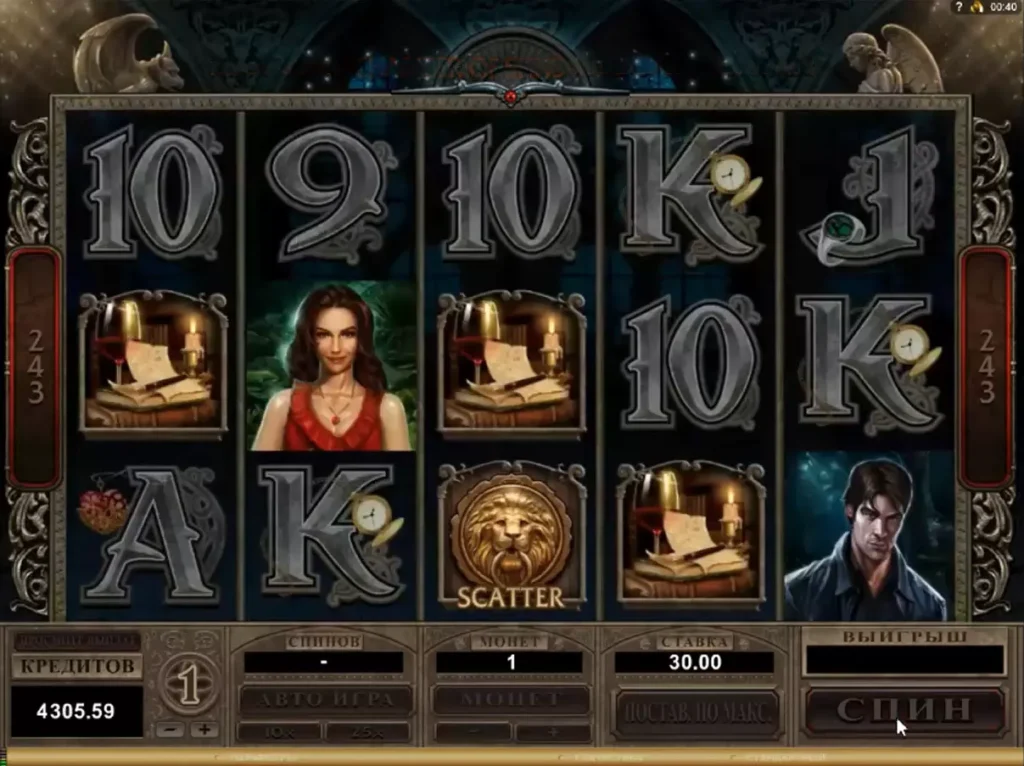The width and height of the screenshot is (1024, 766).
Task: Start АВТО ИГРА autoplay
Action: coord(325,700)
